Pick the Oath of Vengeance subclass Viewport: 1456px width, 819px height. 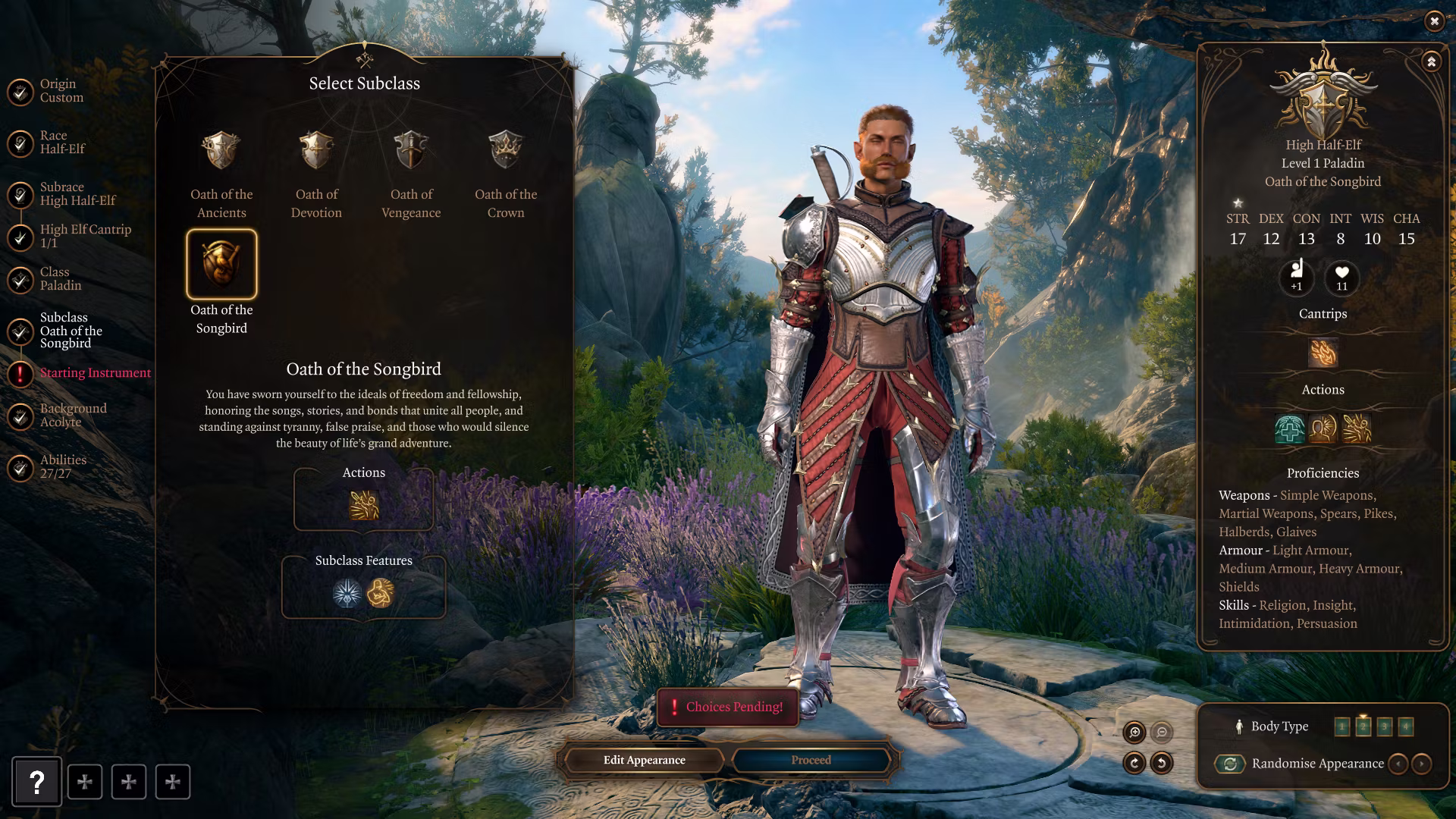point(411,151)
